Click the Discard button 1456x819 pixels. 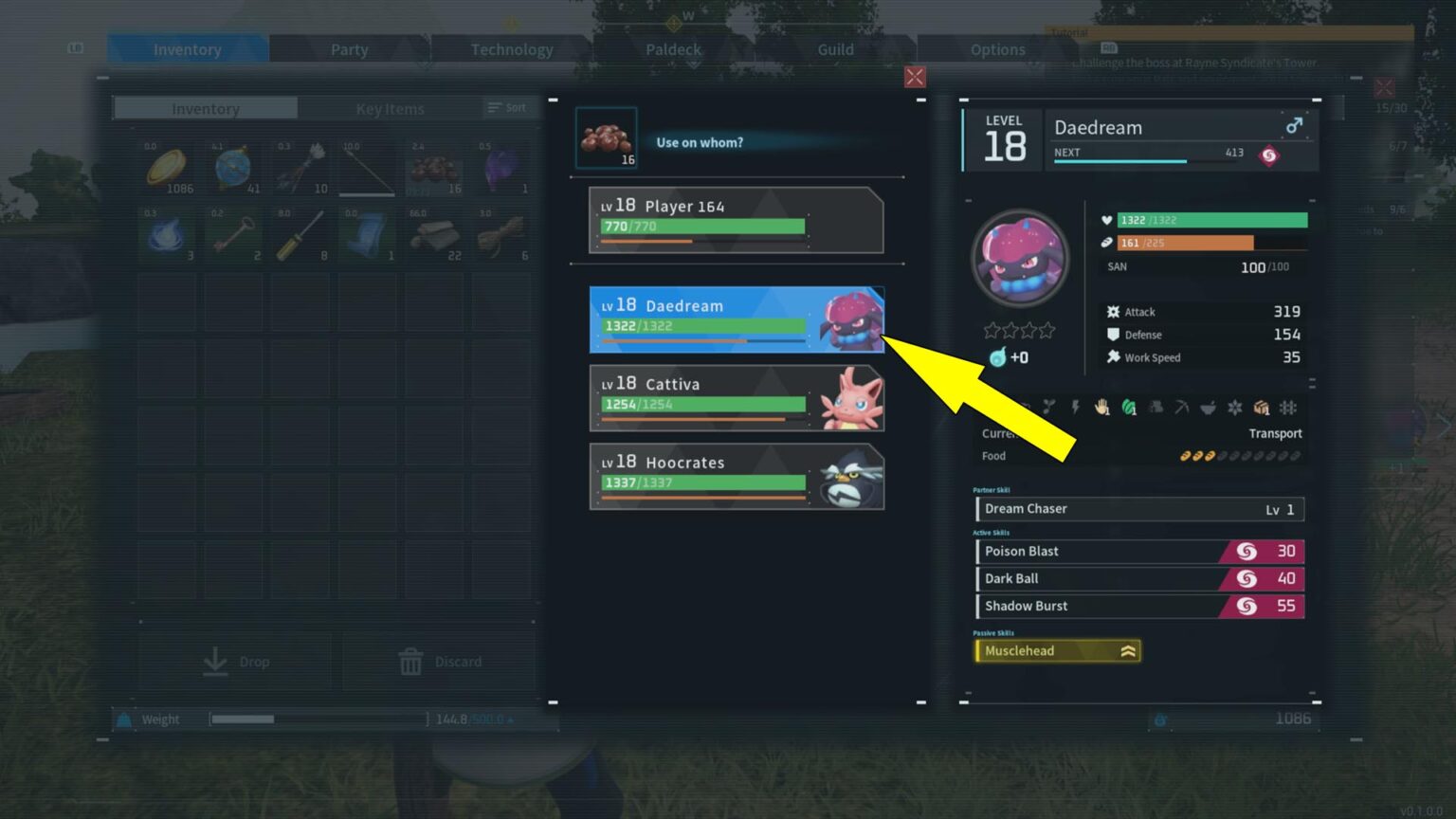(440, 662)
